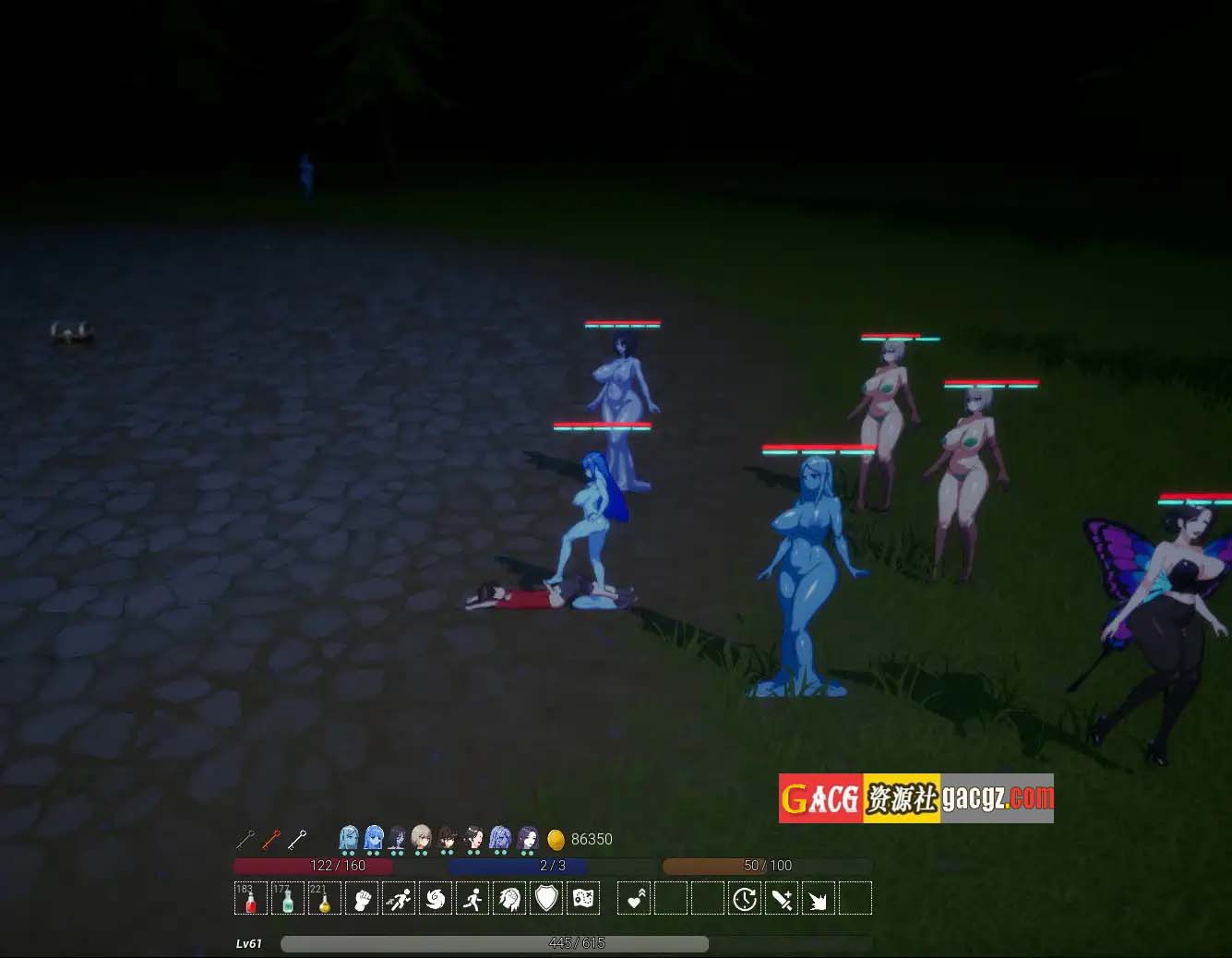This screenshot has width=1232, height=958.
Task: Activate the shield defense skill
Action: (x=546, y=898)
